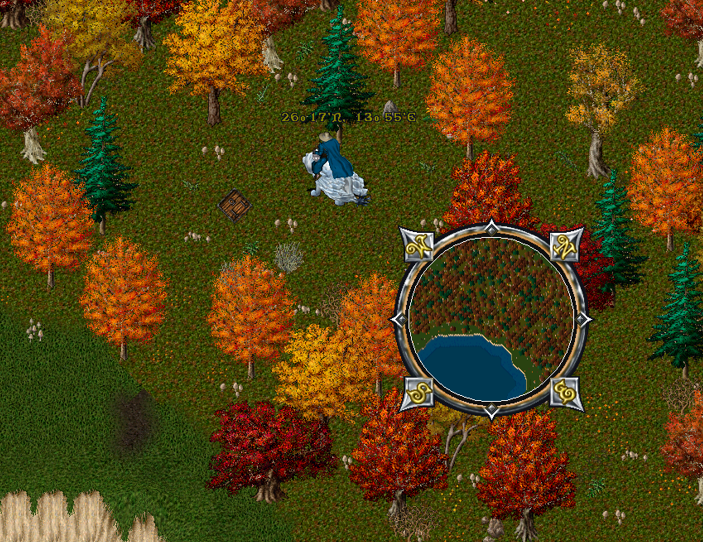Click the circular radar minimap
The image size is (703, 542).
coord(491,318)
